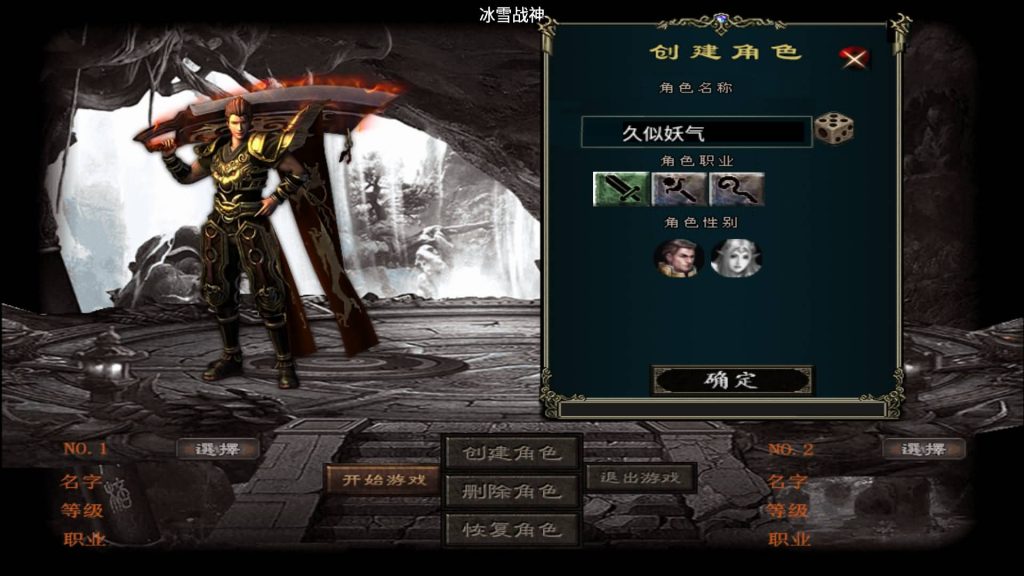
Task: Open the 创建角色 create character option
Action: (511, 453)
